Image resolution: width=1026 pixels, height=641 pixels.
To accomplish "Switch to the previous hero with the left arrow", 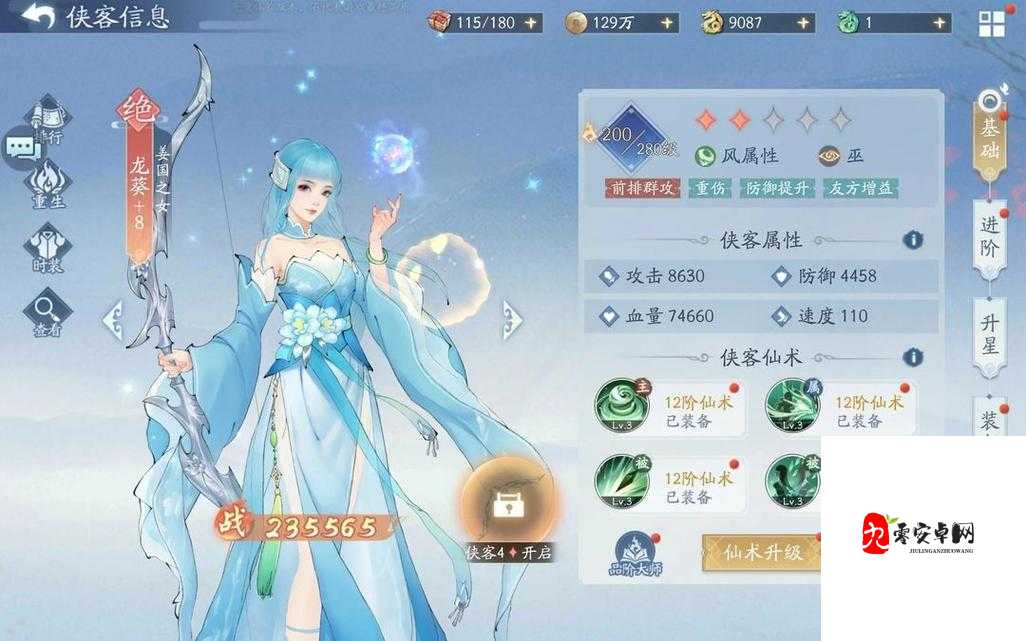I will [x=112, y=320].
